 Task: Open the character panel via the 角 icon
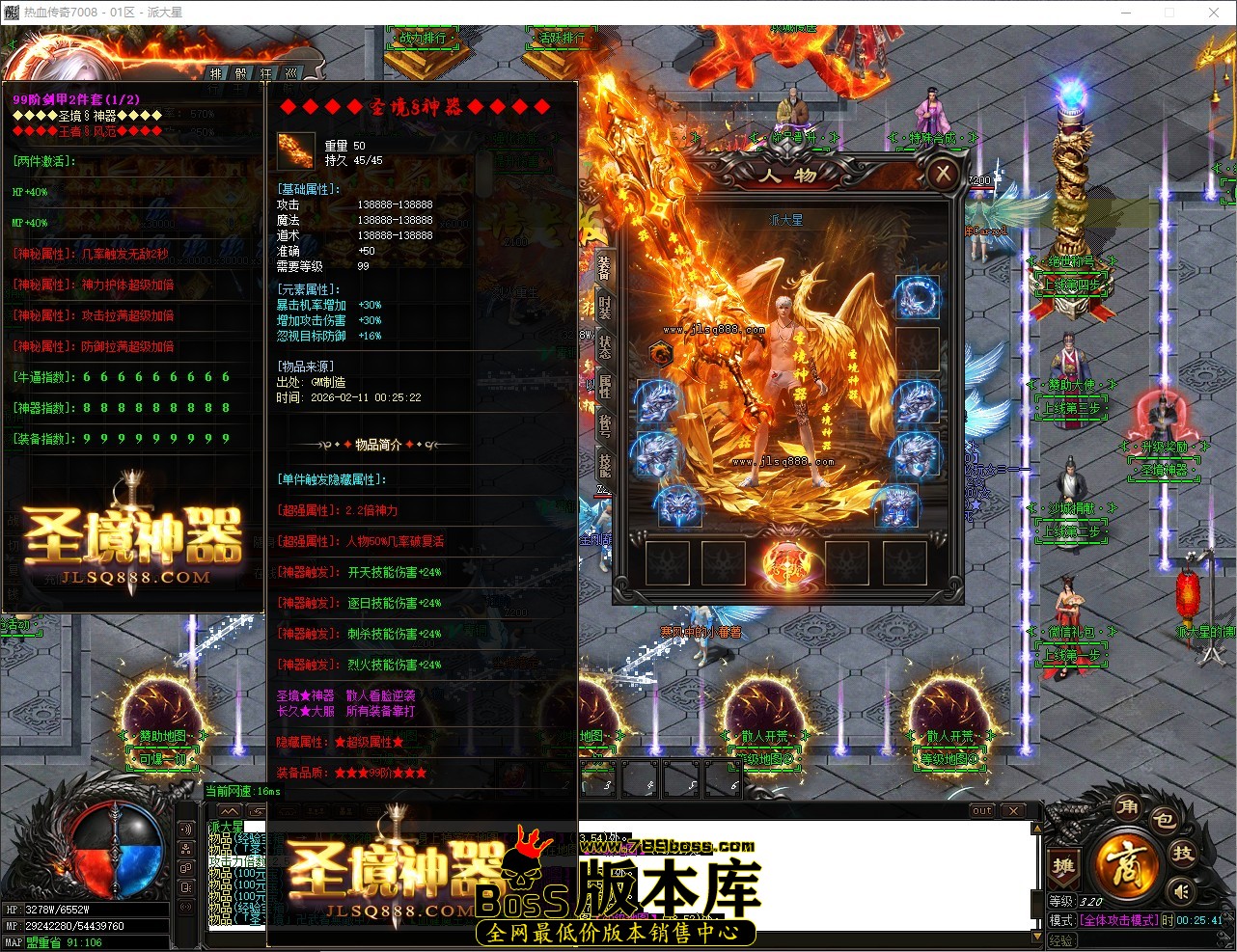coord(1127,808)
